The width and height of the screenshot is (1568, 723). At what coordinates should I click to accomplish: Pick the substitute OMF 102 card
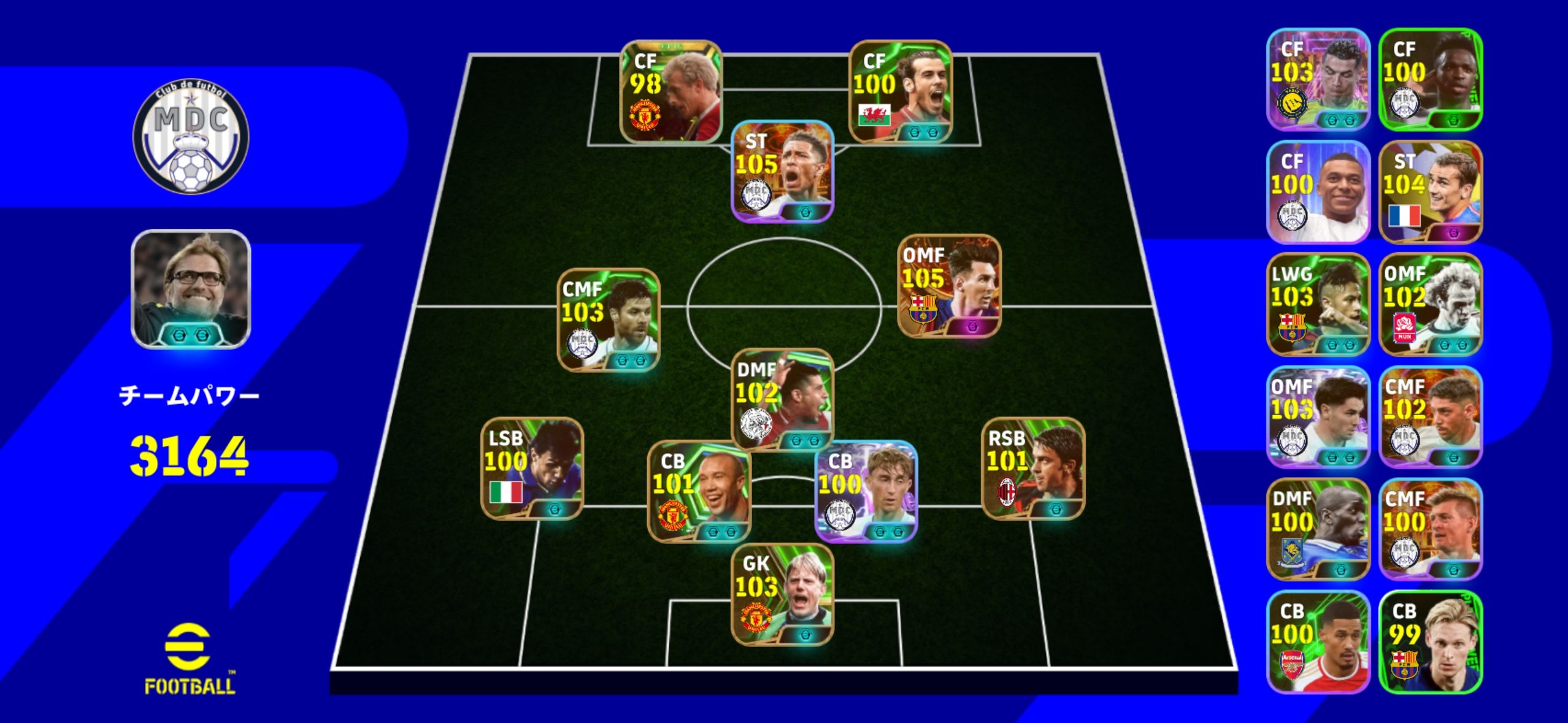click(1431, 304)
